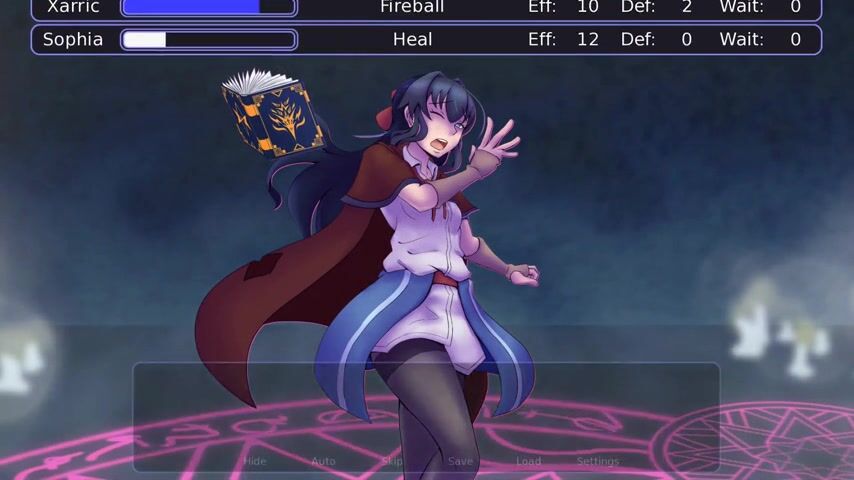Turn on Auto advance mode
The image size is (854, 480).
323,461
